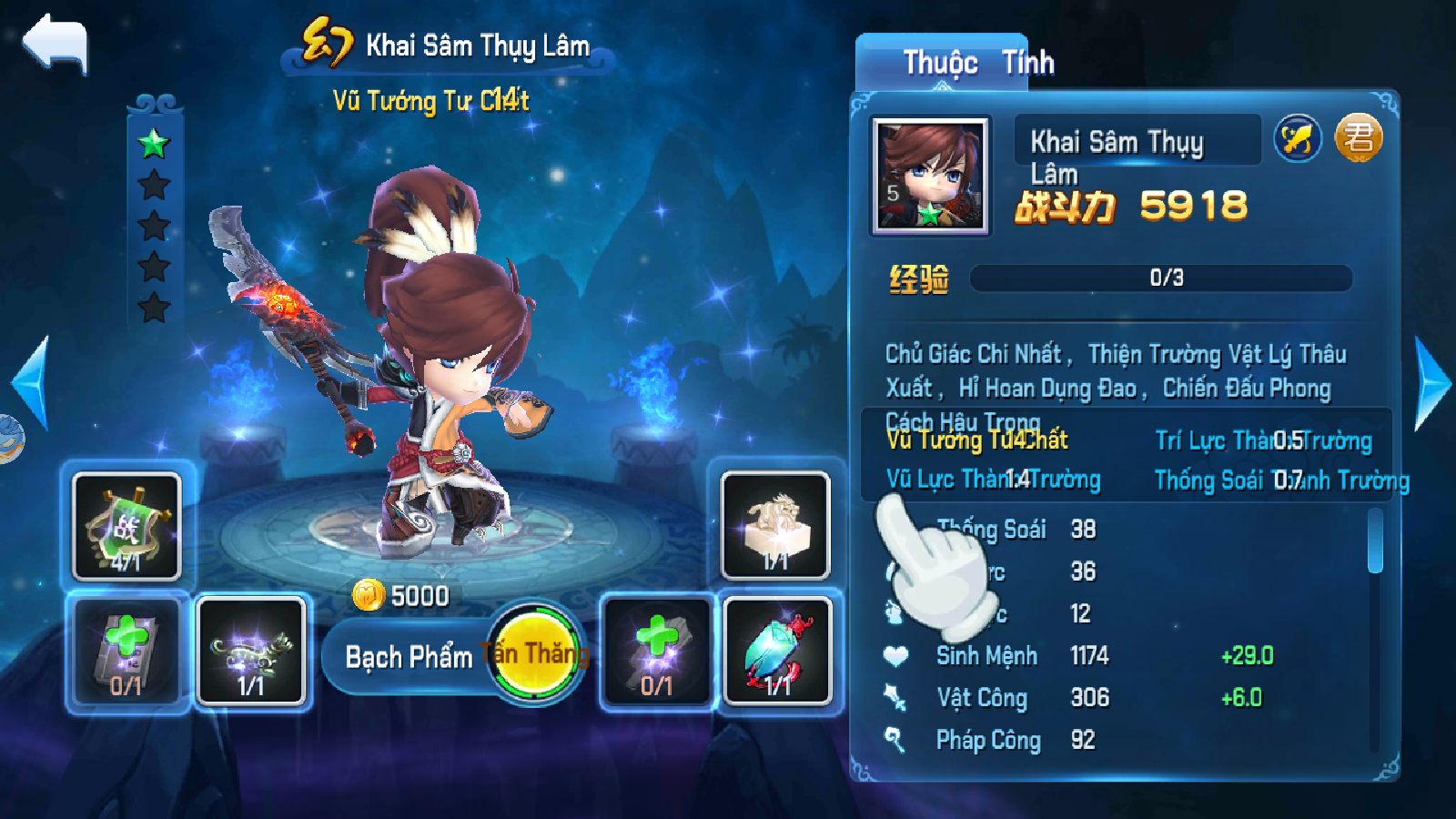
Task: Show the previous hero with left arrow
Action: click(32, 383)
